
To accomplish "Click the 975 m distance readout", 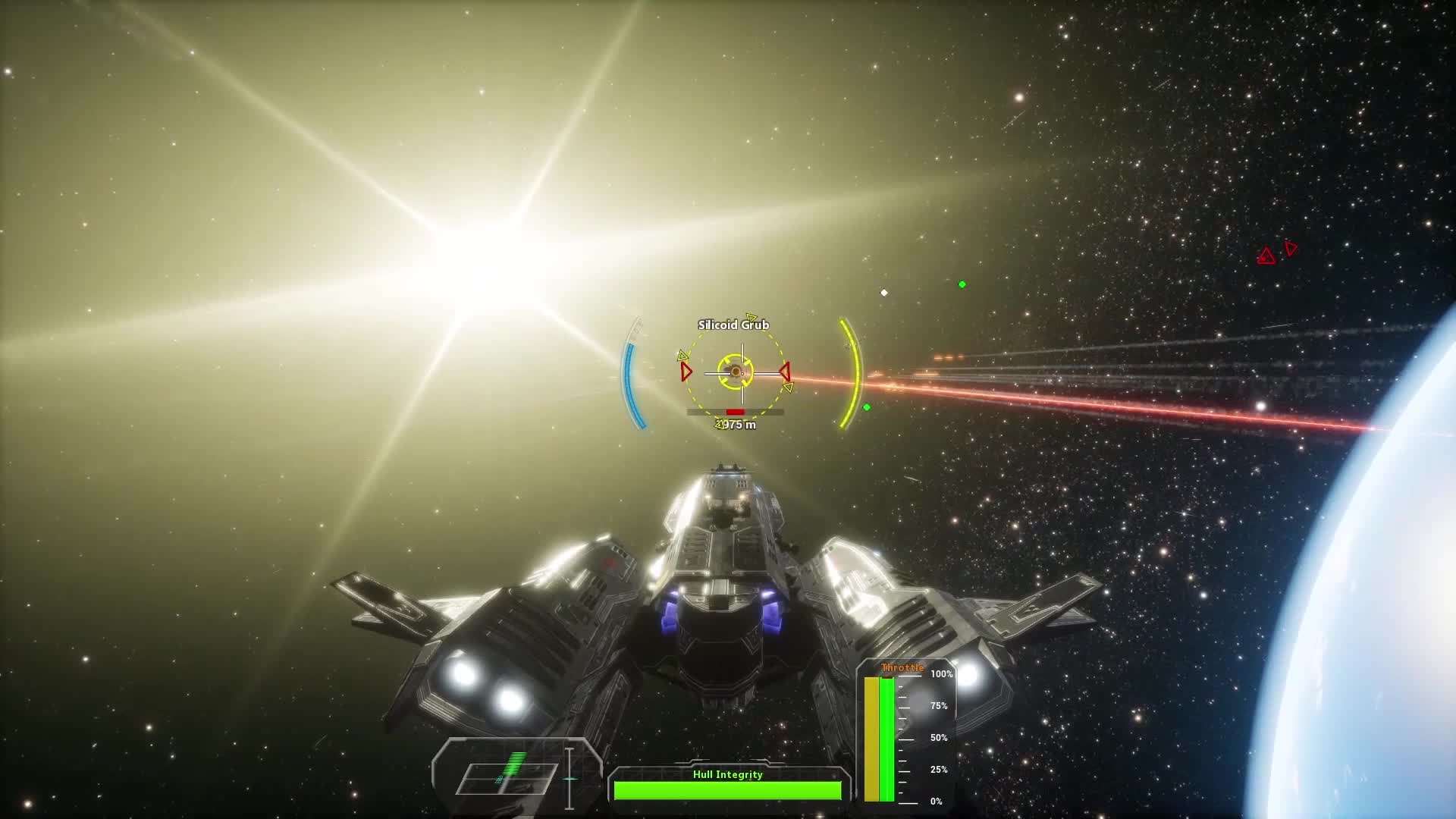I will 738,425.
